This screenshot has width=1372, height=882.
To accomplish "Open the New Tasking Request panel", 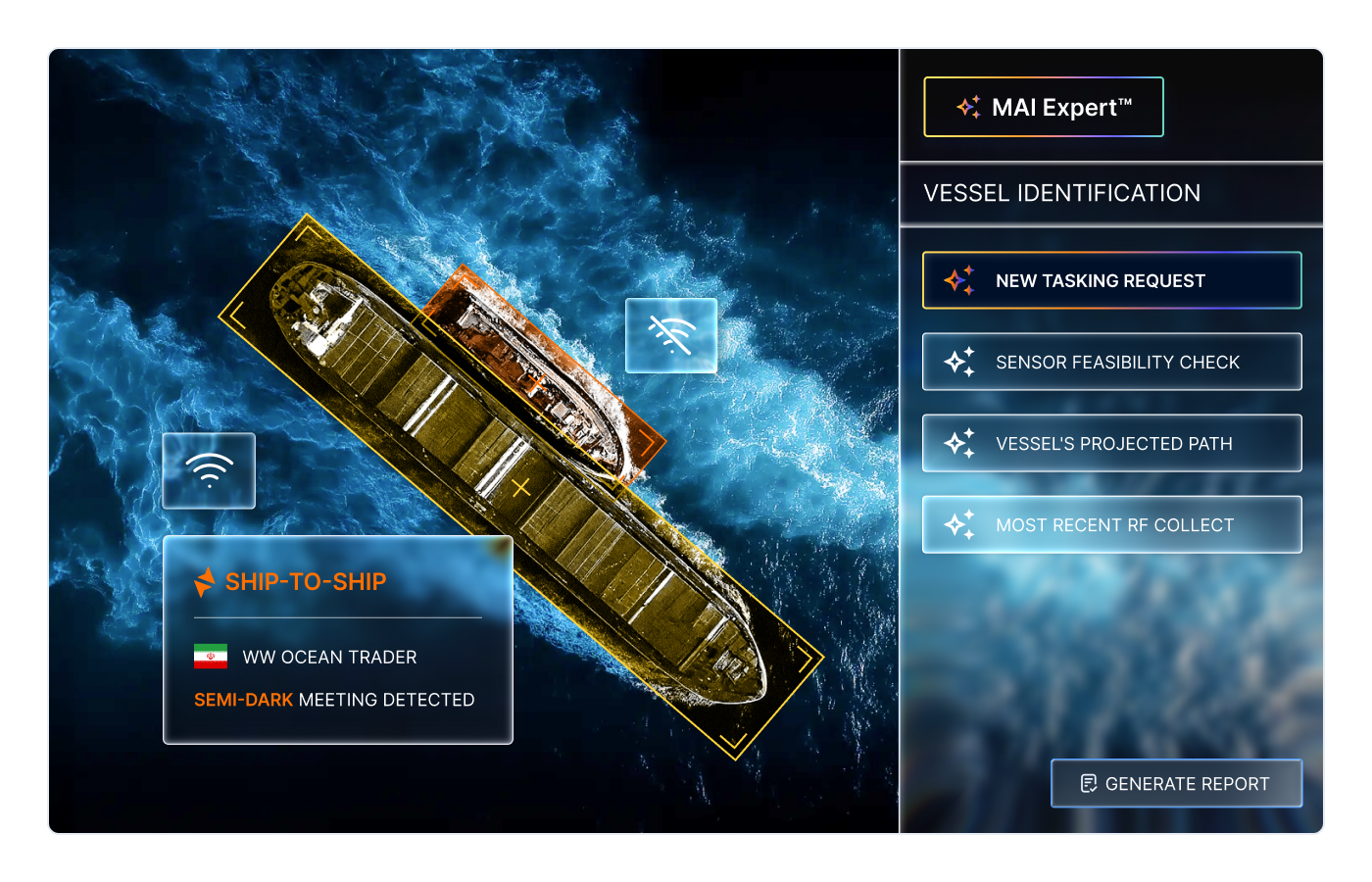I will pos(1111,280).
